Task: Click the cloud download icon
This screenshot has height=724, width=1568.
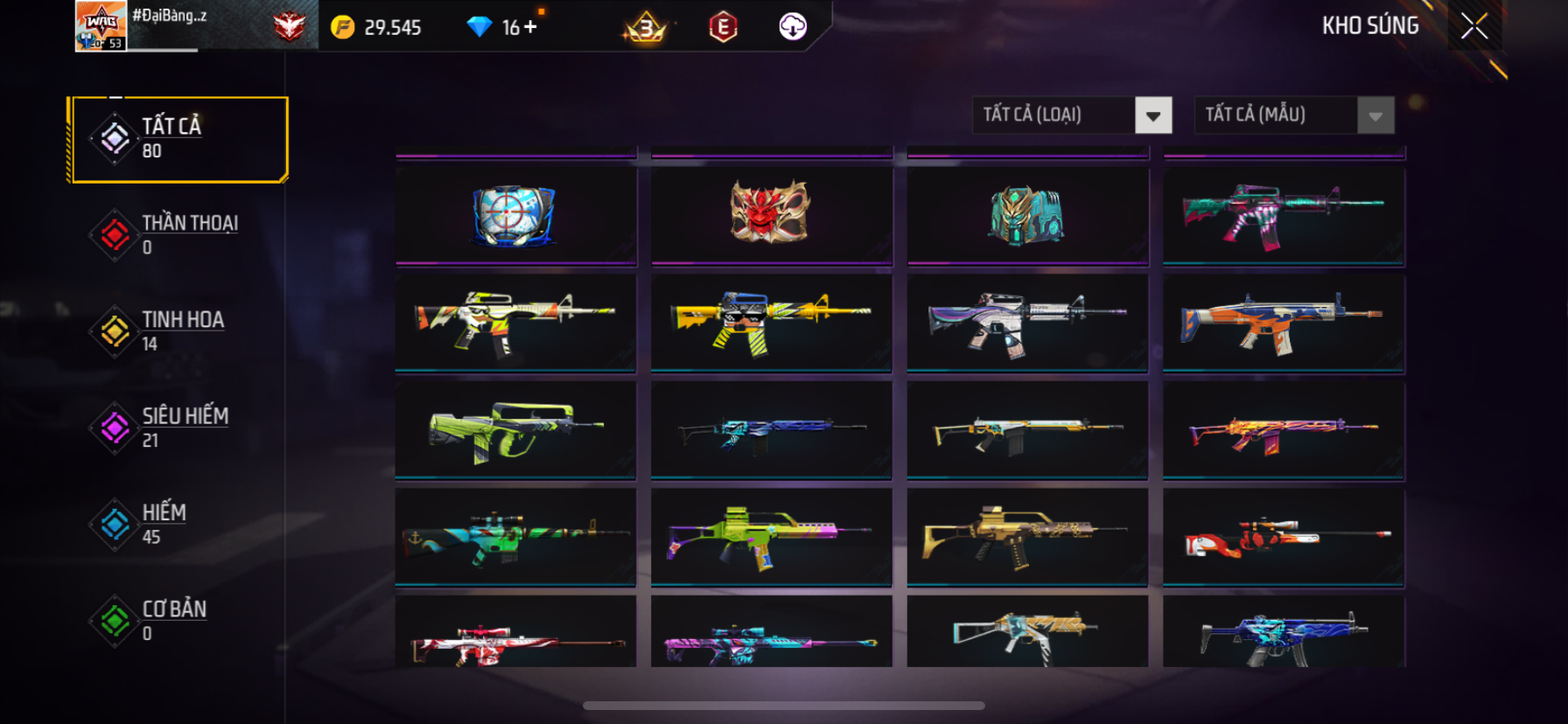Action: (793, 27)
